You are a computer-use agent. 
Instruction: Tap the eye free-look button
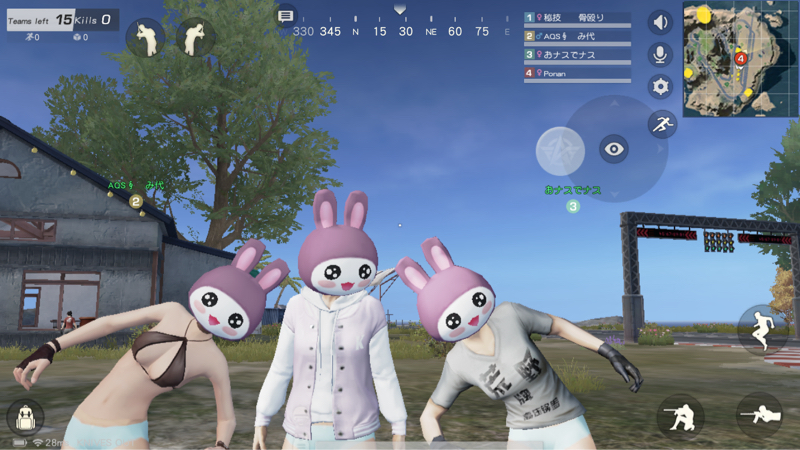(x=614, y=150)
